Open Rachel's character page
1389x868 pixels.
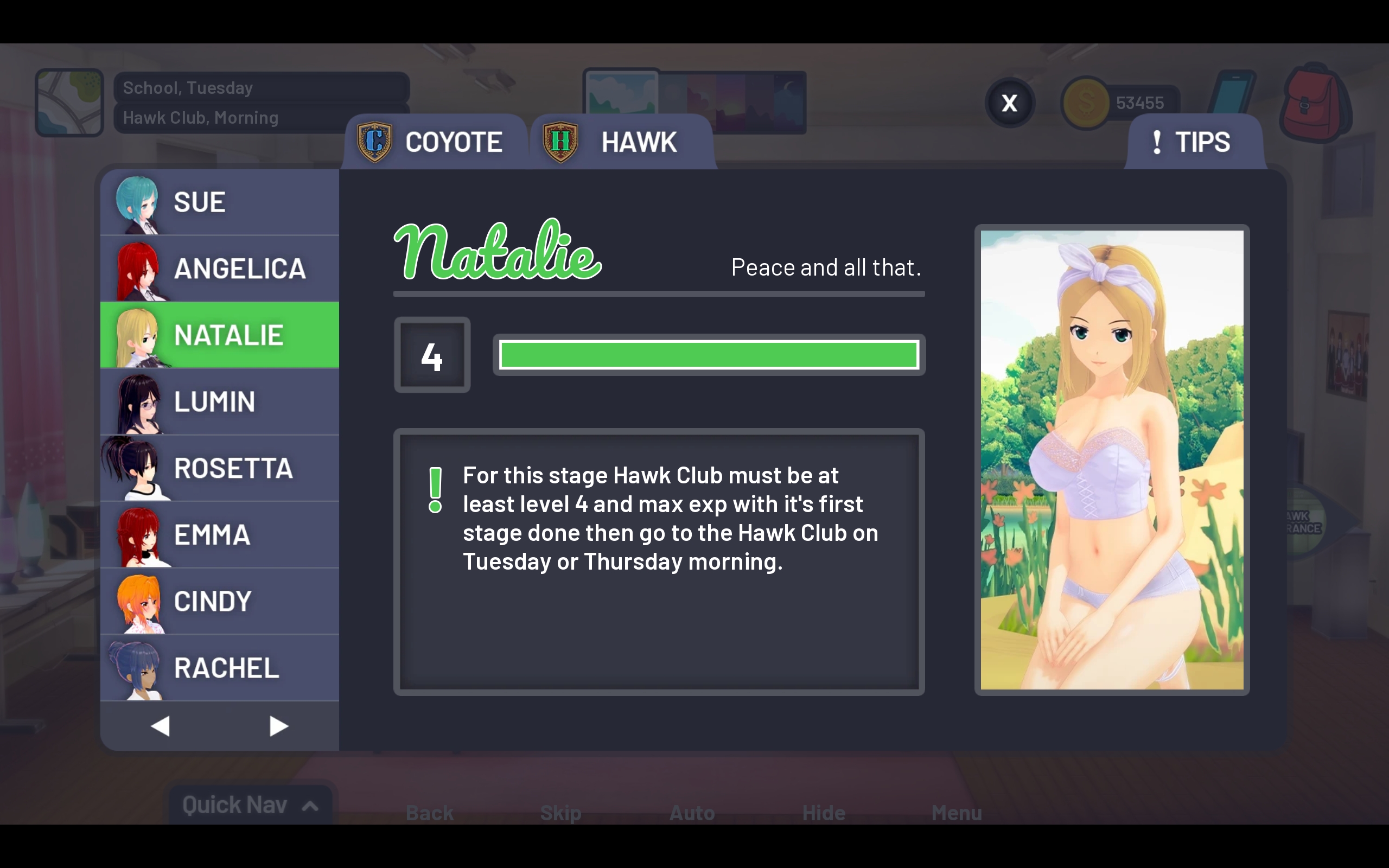[220, 668]
